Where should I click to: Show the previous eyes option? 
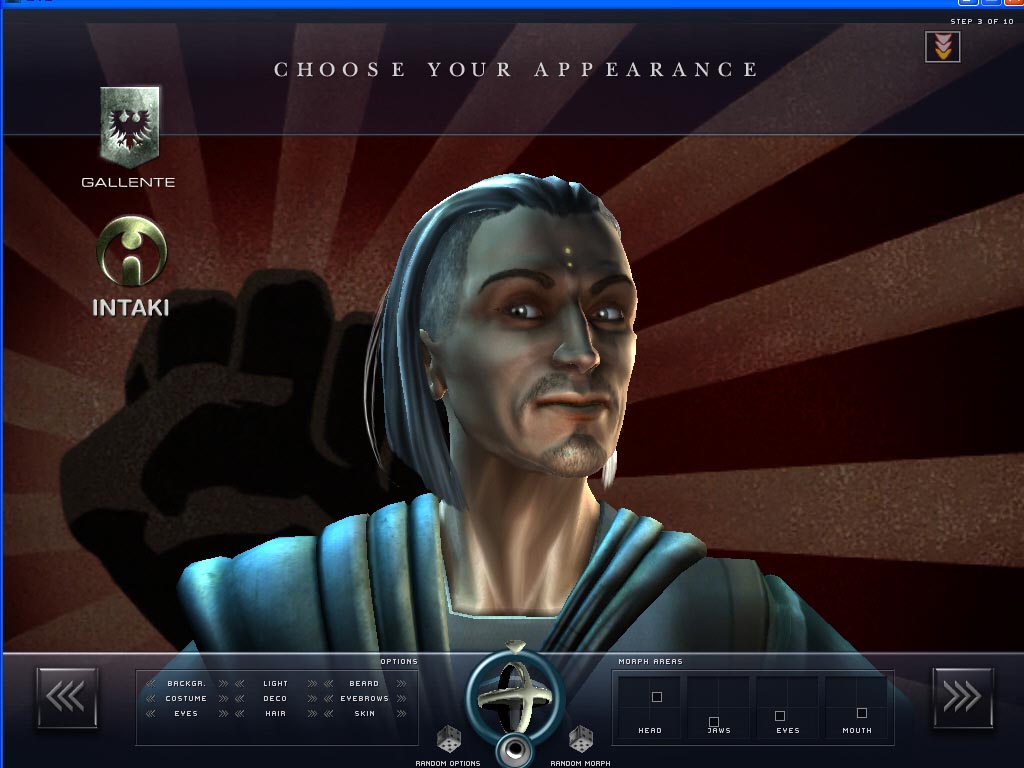click(151, 714)
